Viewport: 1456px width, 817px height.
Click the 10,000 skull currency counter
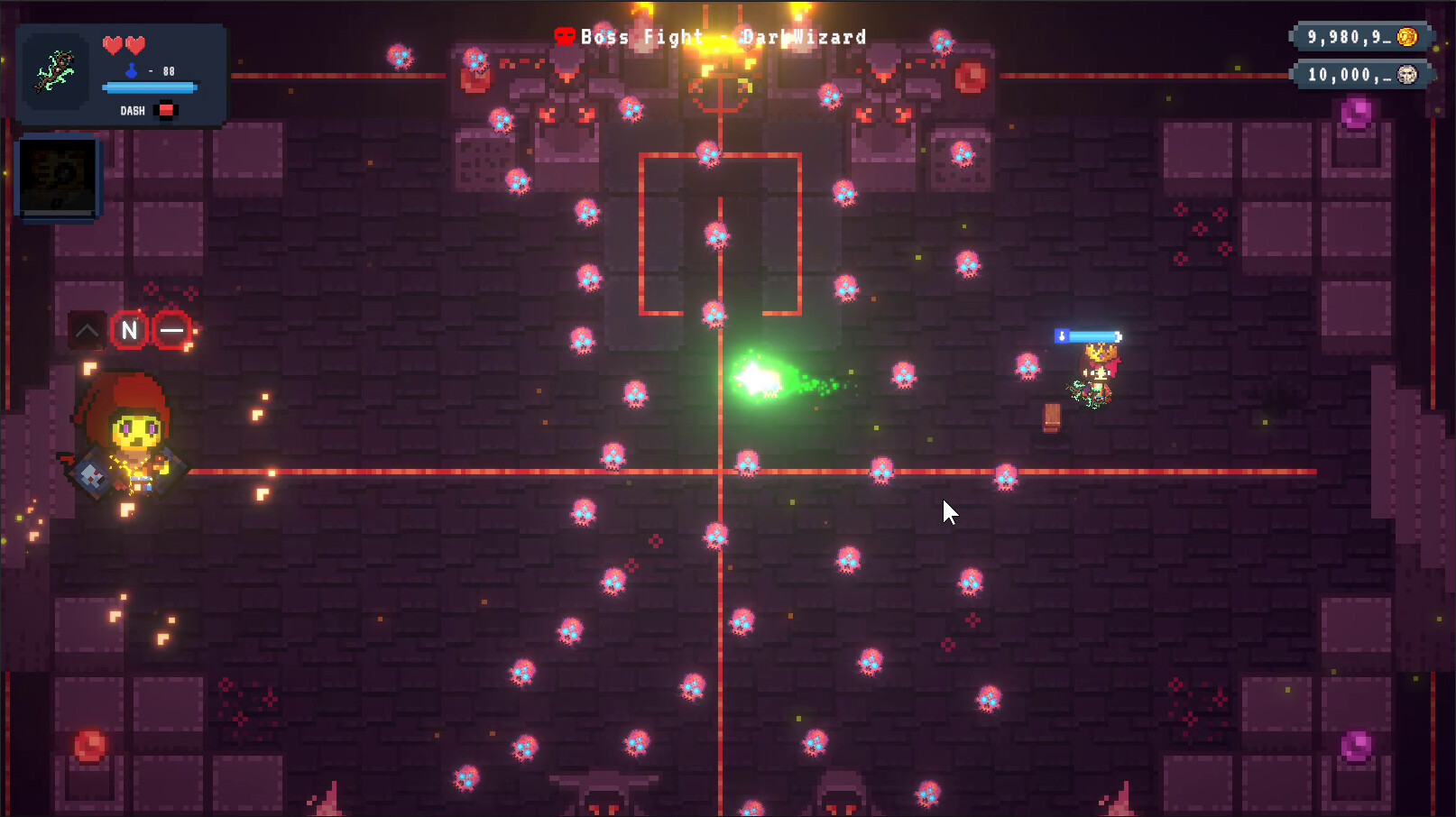point(1358,74)
